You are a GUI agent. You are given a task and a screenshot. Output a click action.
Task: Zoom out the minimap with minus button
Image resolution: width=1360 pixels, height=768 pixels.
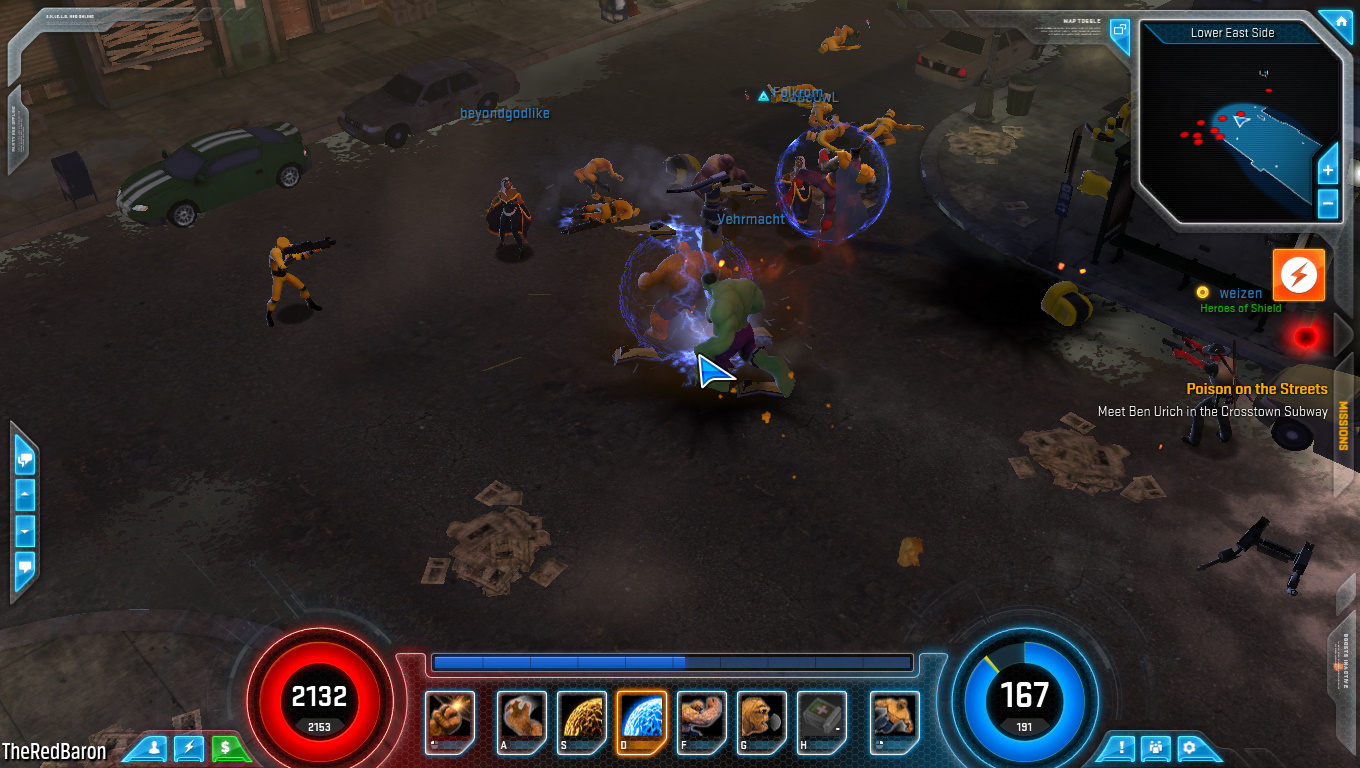pos(1328,203)
